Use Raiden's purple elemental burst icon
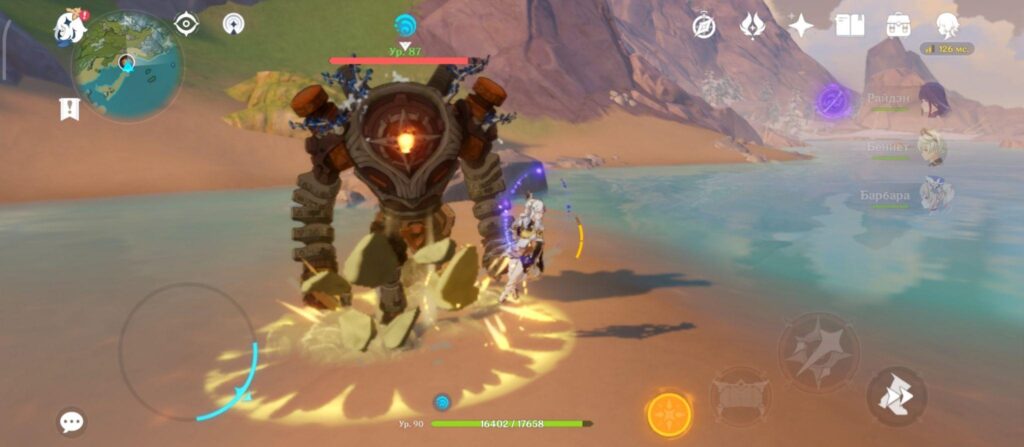The image size is (1024, 447). [x=832, y=100]
